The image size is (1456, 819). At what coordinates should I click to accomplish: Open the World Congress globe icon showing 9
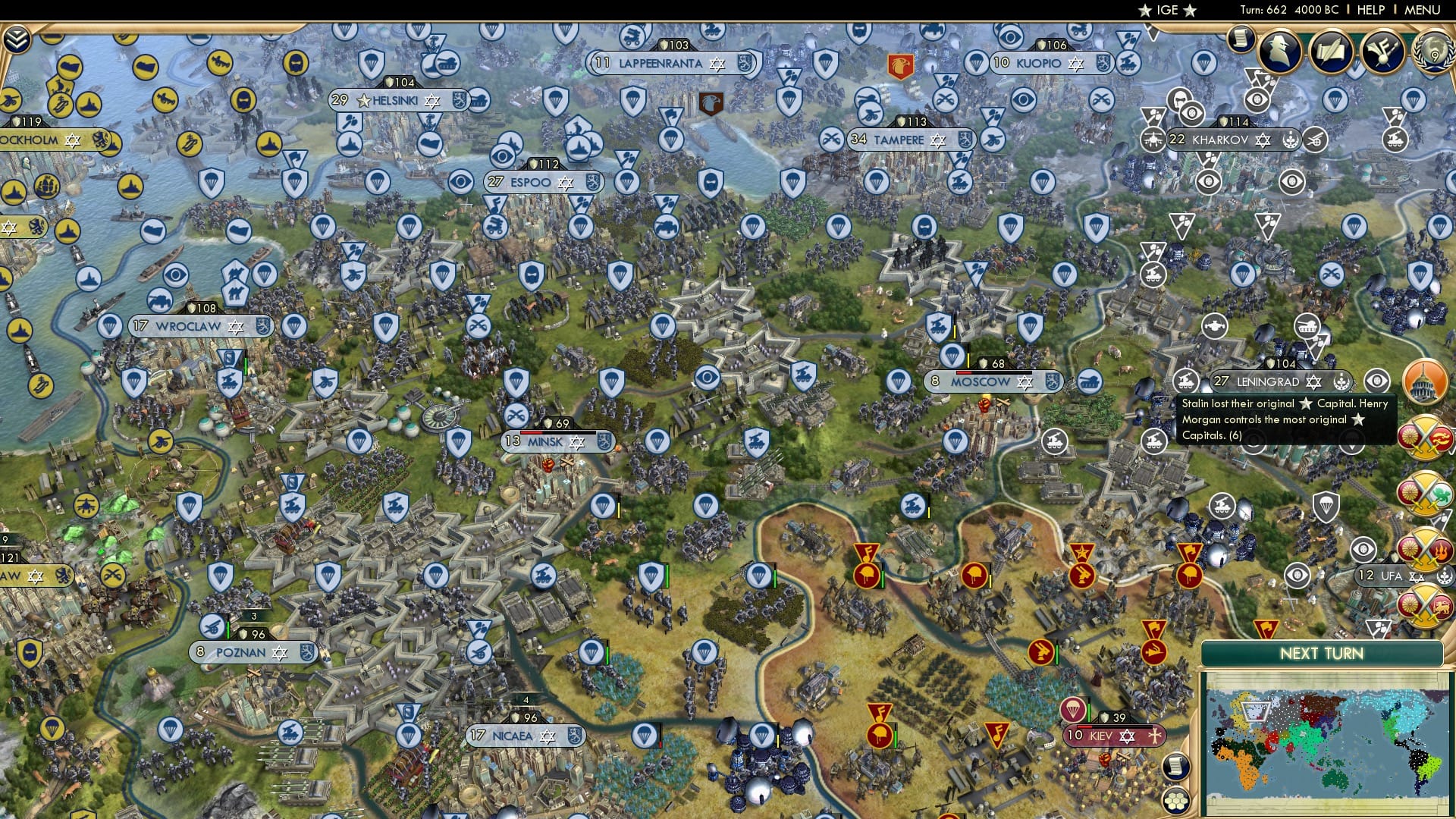point(1436,55)
